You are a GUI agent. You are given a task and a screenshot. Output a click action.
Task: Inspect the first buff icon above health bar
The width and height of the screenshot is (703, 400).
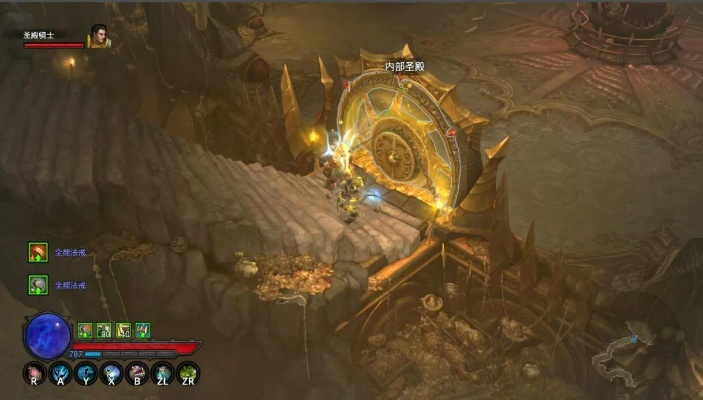coord(85,330)
